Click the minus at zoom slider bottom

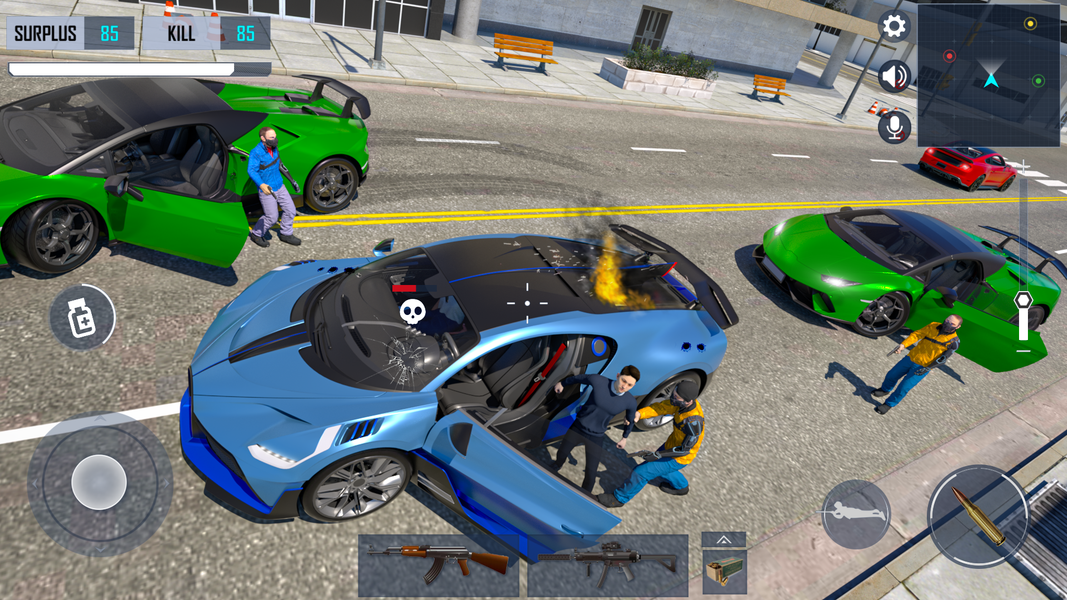[1023, 351]
